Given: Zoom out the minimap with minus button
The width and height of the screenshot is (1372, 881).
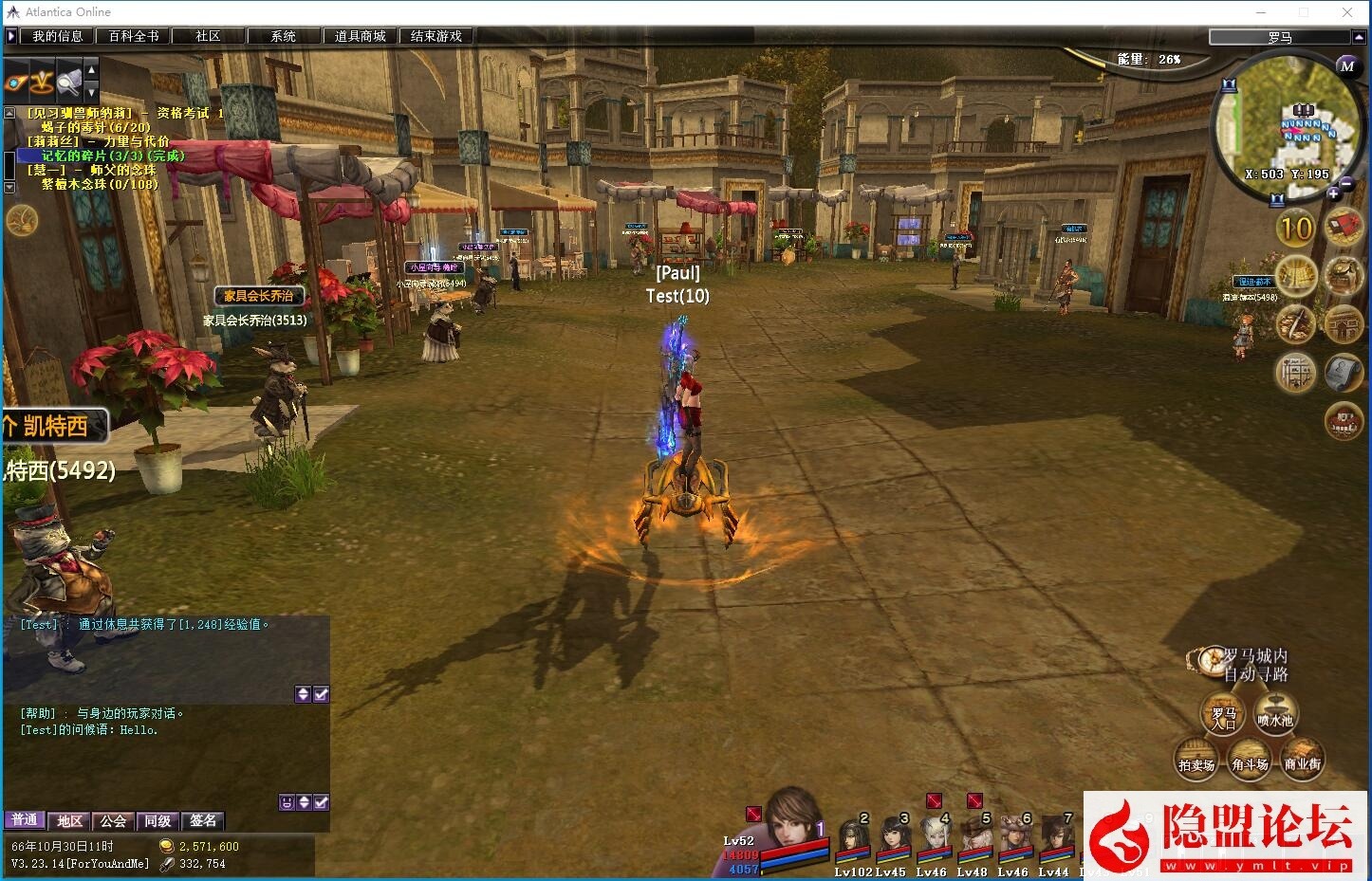Looking at the screenshot, I should pos(1347,183).
